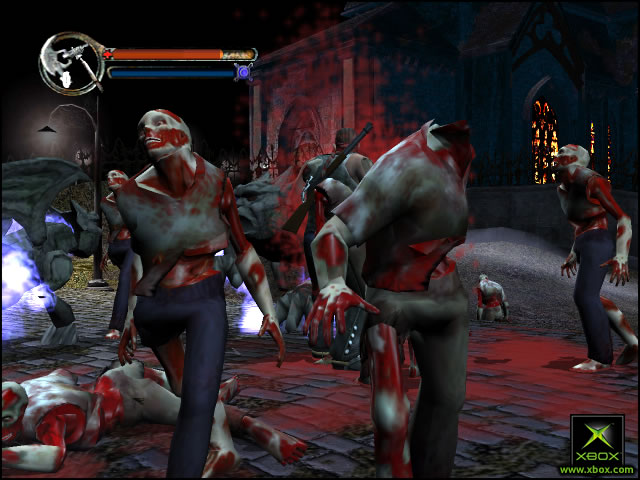Click the green Xbox logo watermark

point(597,439)
